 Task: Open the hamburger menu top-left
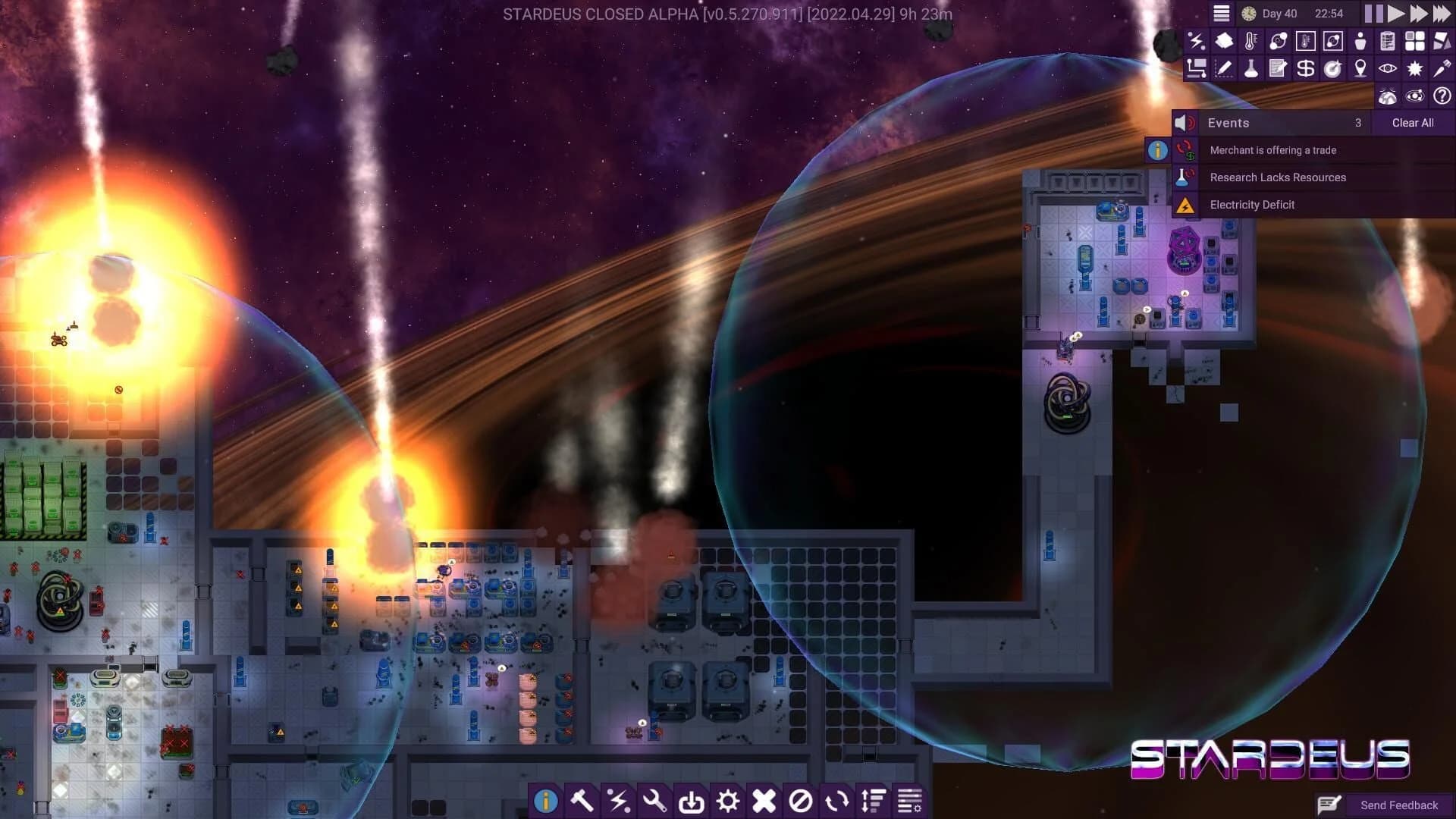(1222, 13)
